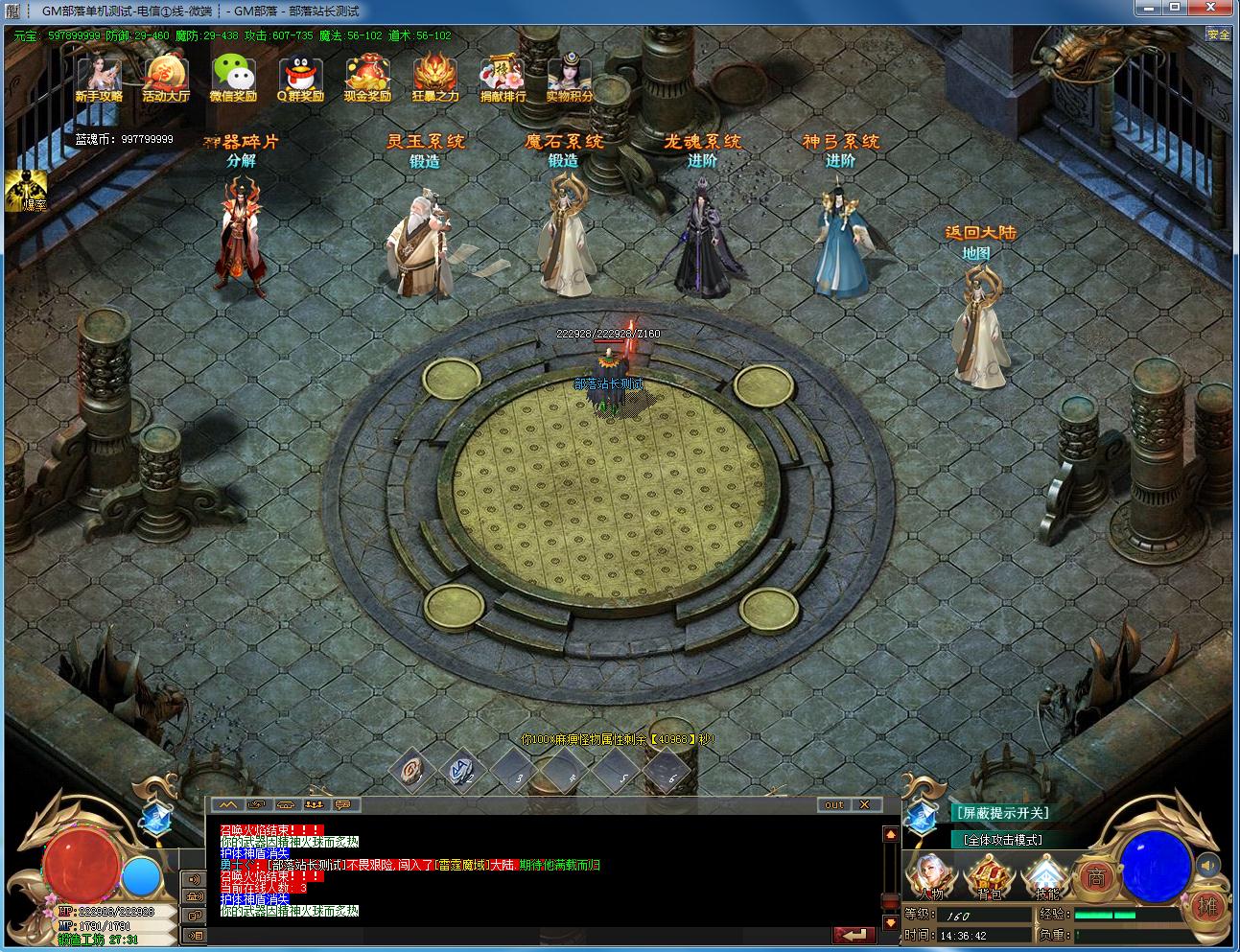This screenshot has height=952, width=1240.
Task: Open the 新手攻略 beginner guide icon
Action: pos(99,78)
